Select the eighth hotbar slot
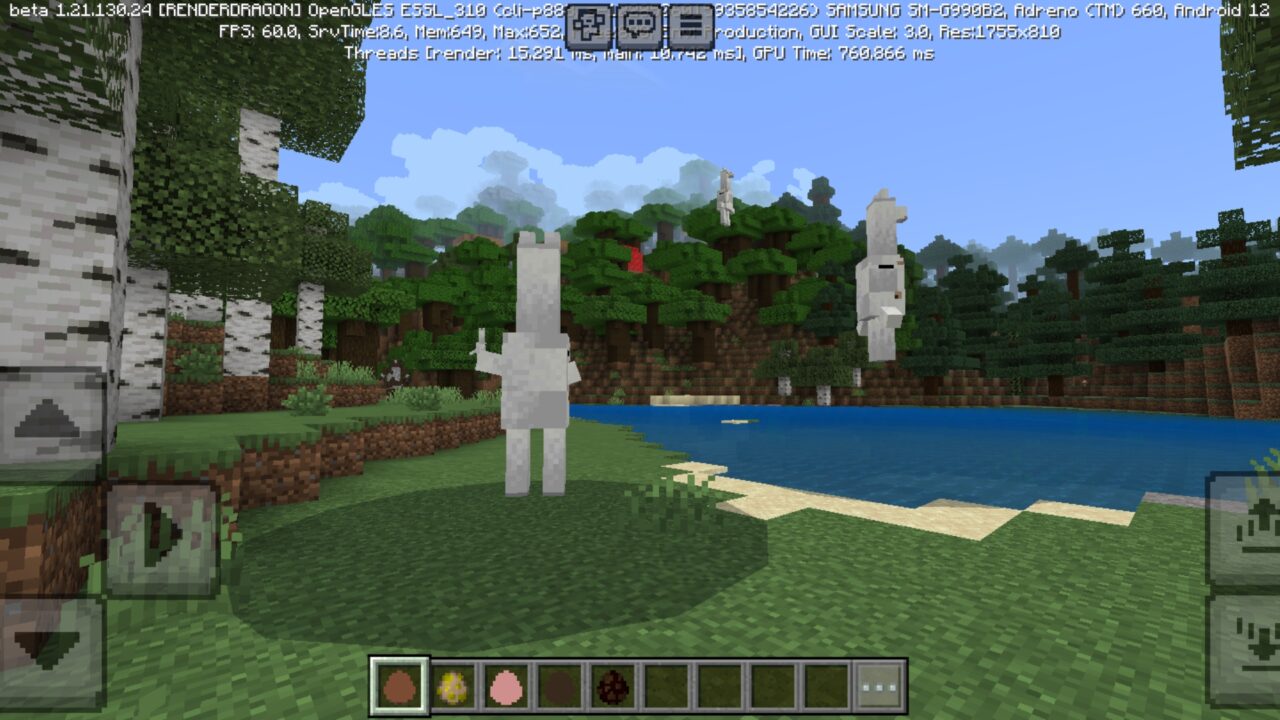This screenshot has height=720, width=1280. (770, 685)
